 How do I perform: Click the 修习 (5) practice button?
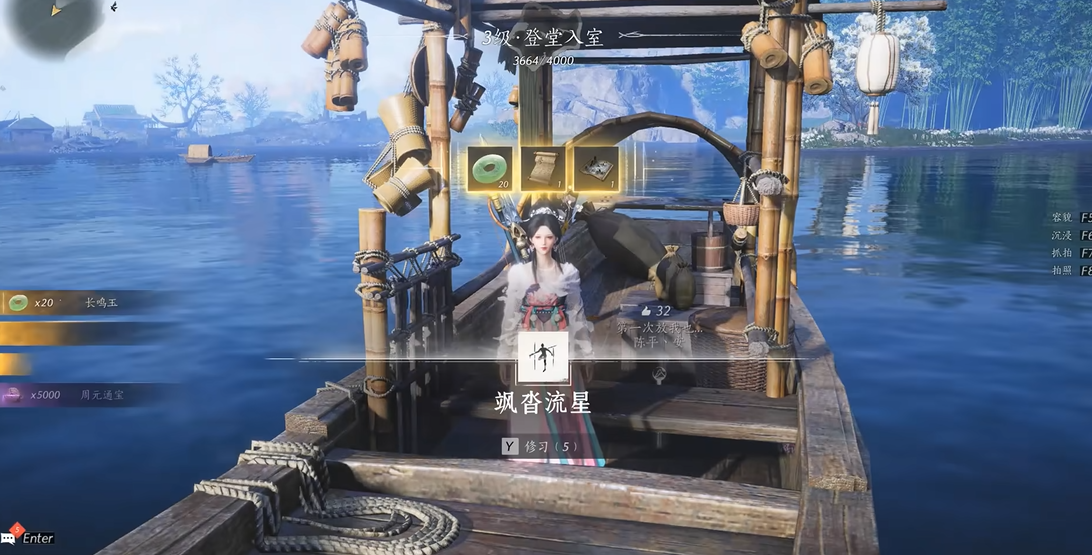541,447
